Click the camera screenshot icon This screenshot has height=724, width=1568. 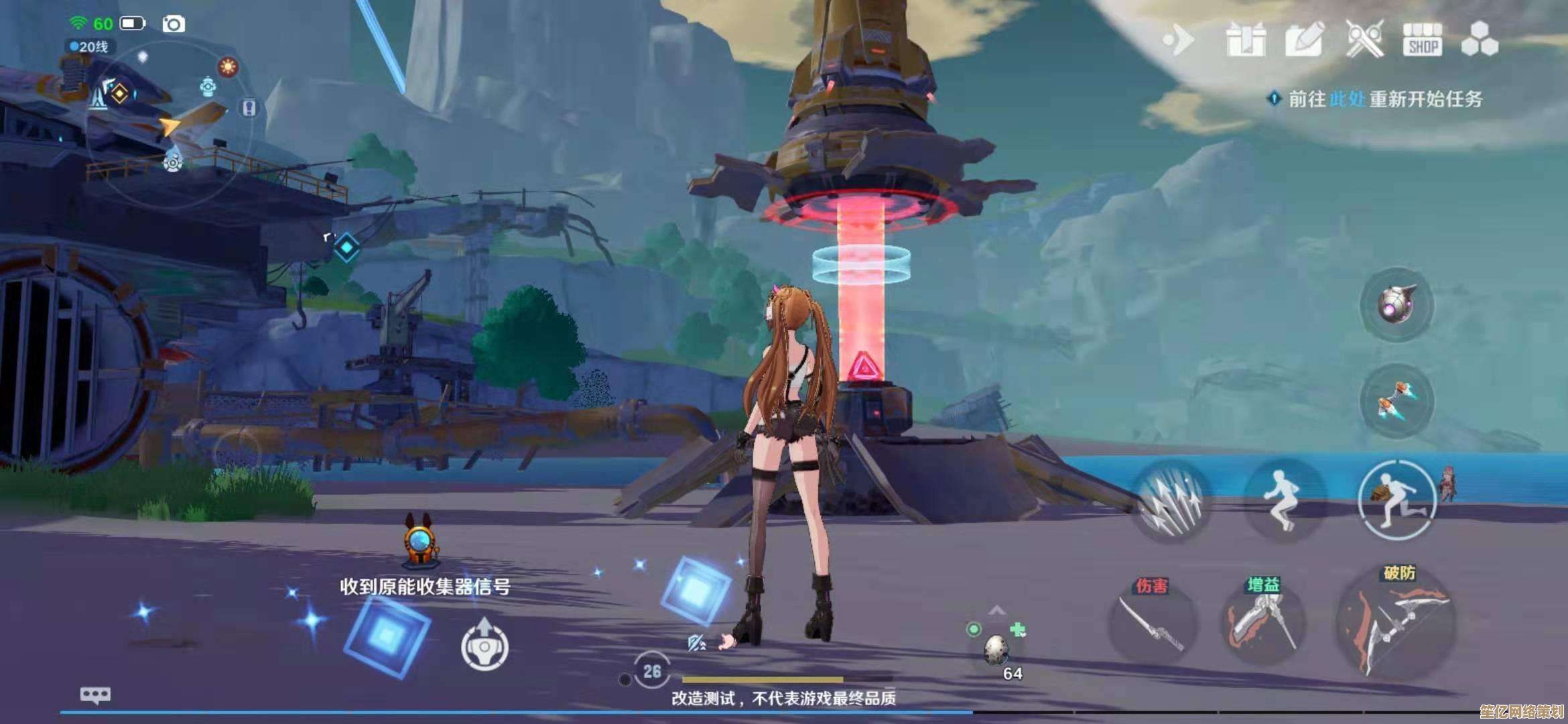coord(174,24)
